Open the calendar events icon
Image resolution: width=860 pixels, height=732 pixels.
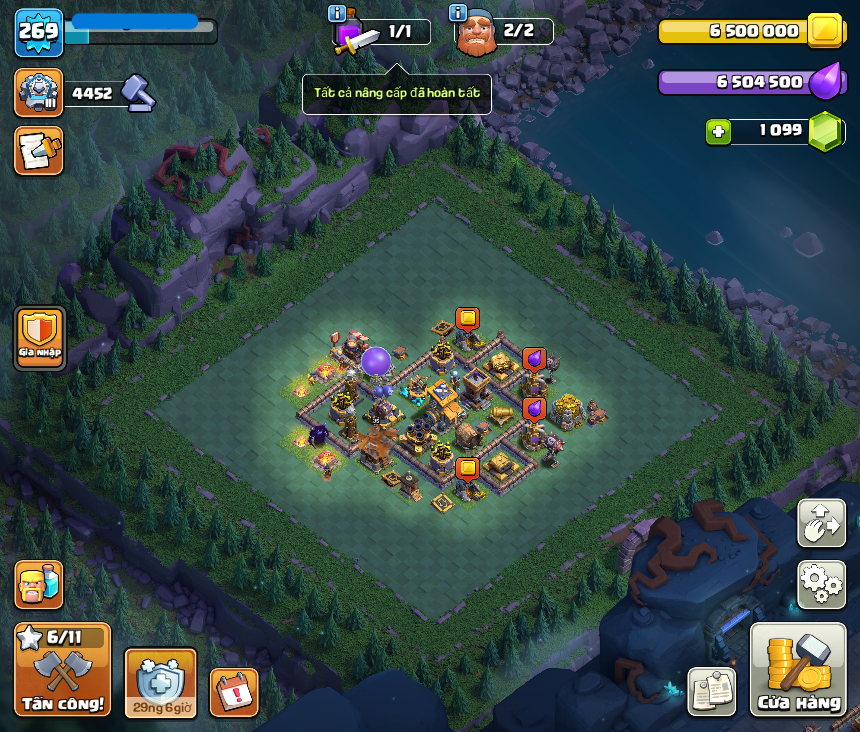point(234,691)
